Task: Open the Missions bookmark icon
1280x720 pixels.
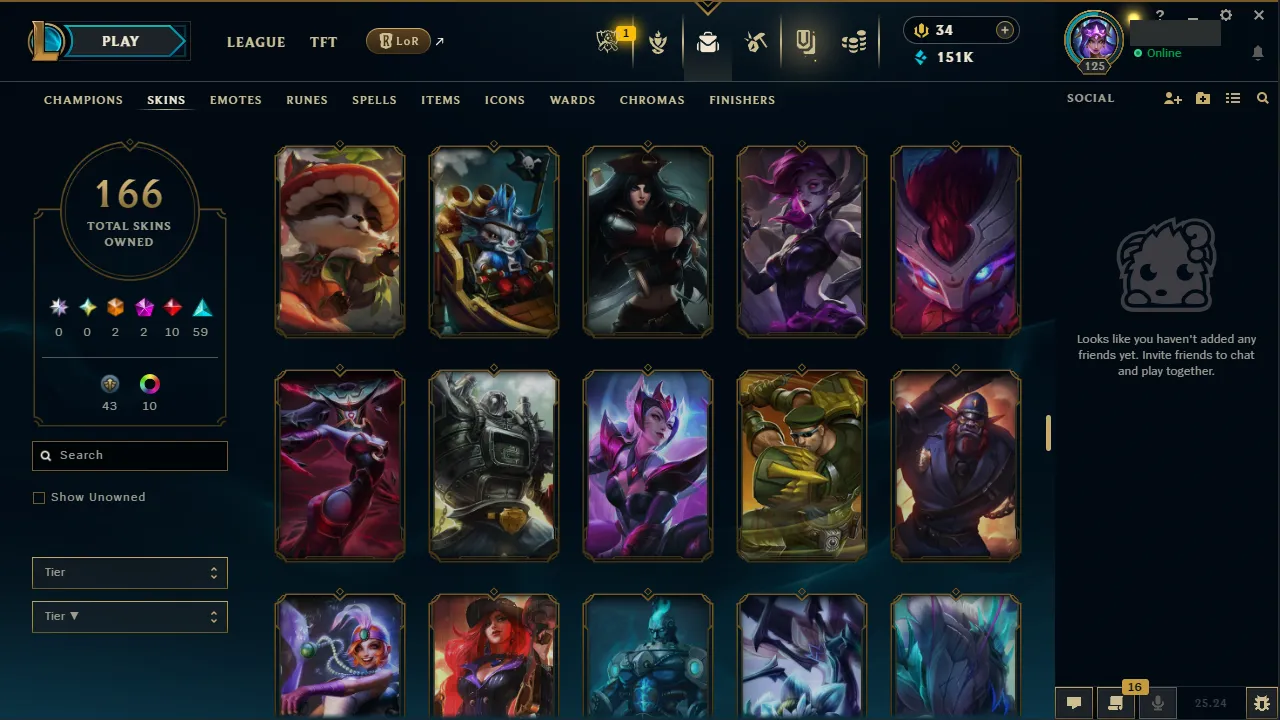Action: tap(806, 41)
